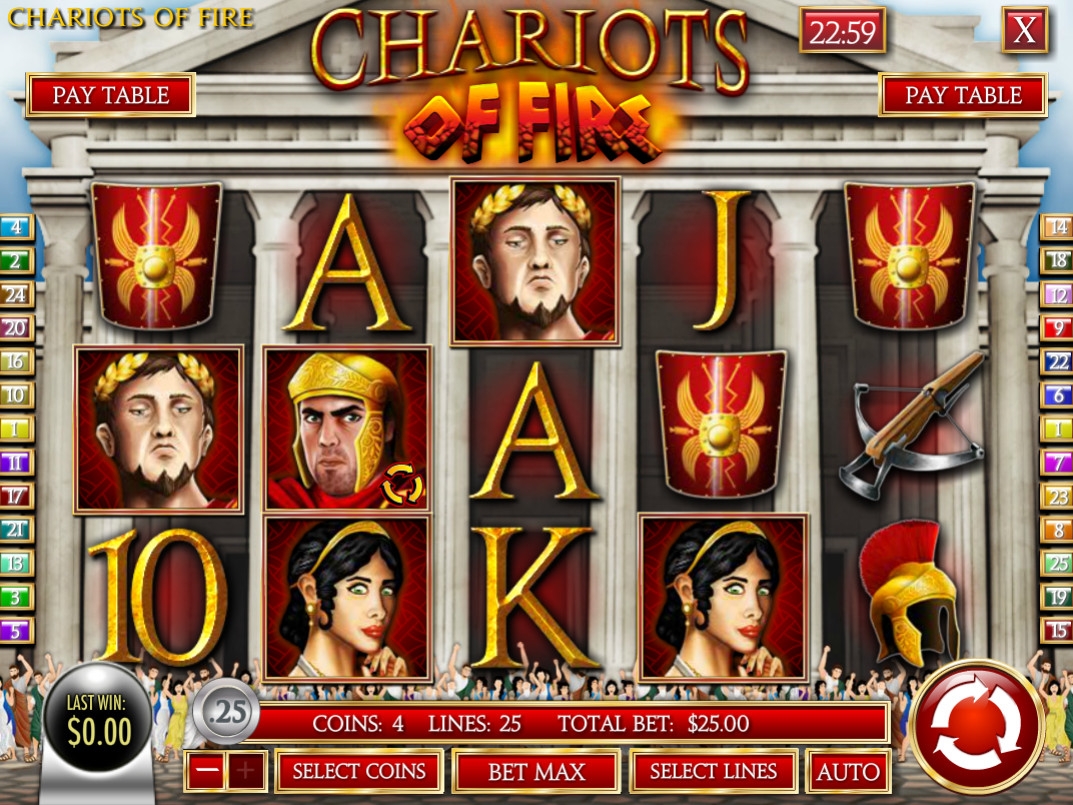Screen dimensions: 1073x805
Task: Select payline marker number 9
Action: tap(1056, 327)
